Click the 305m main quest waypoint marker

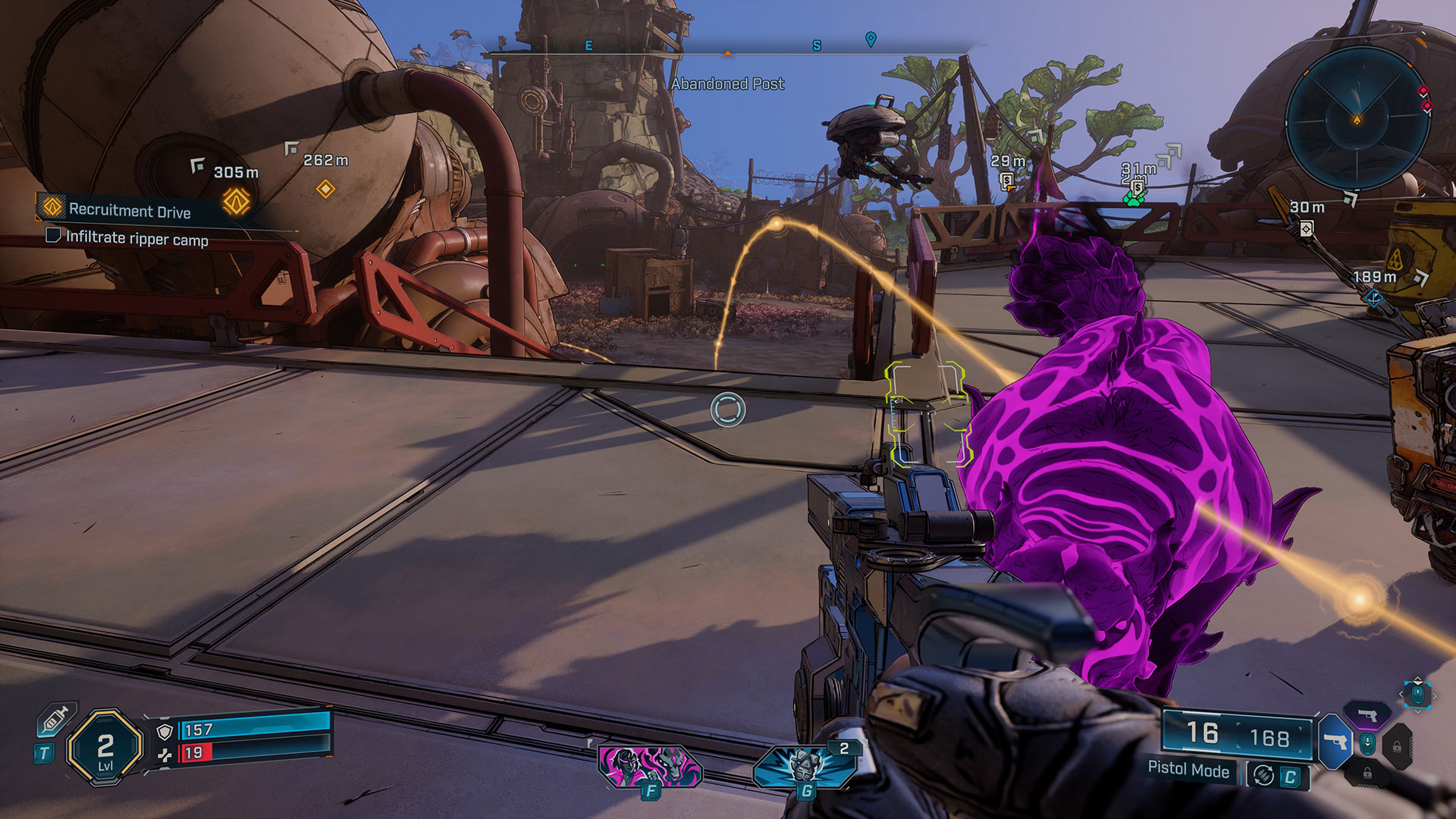pos(236,201)
